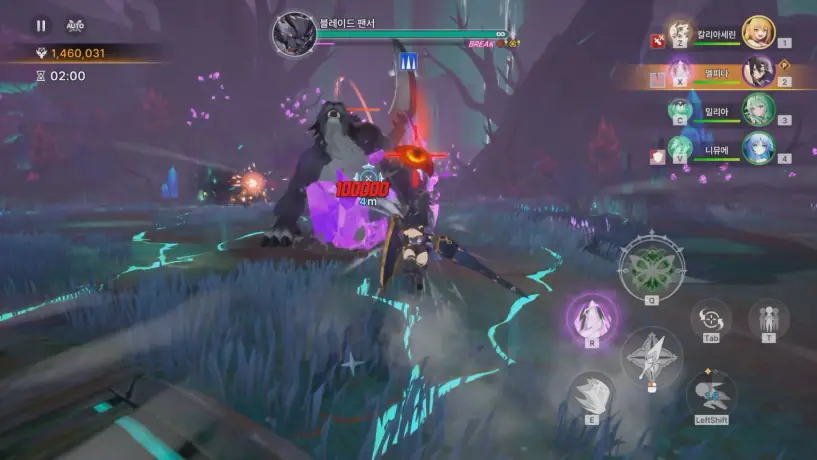Switch to blue-haired 니유에
Viewport: 817px width, 460px height.
click(759, 146)
